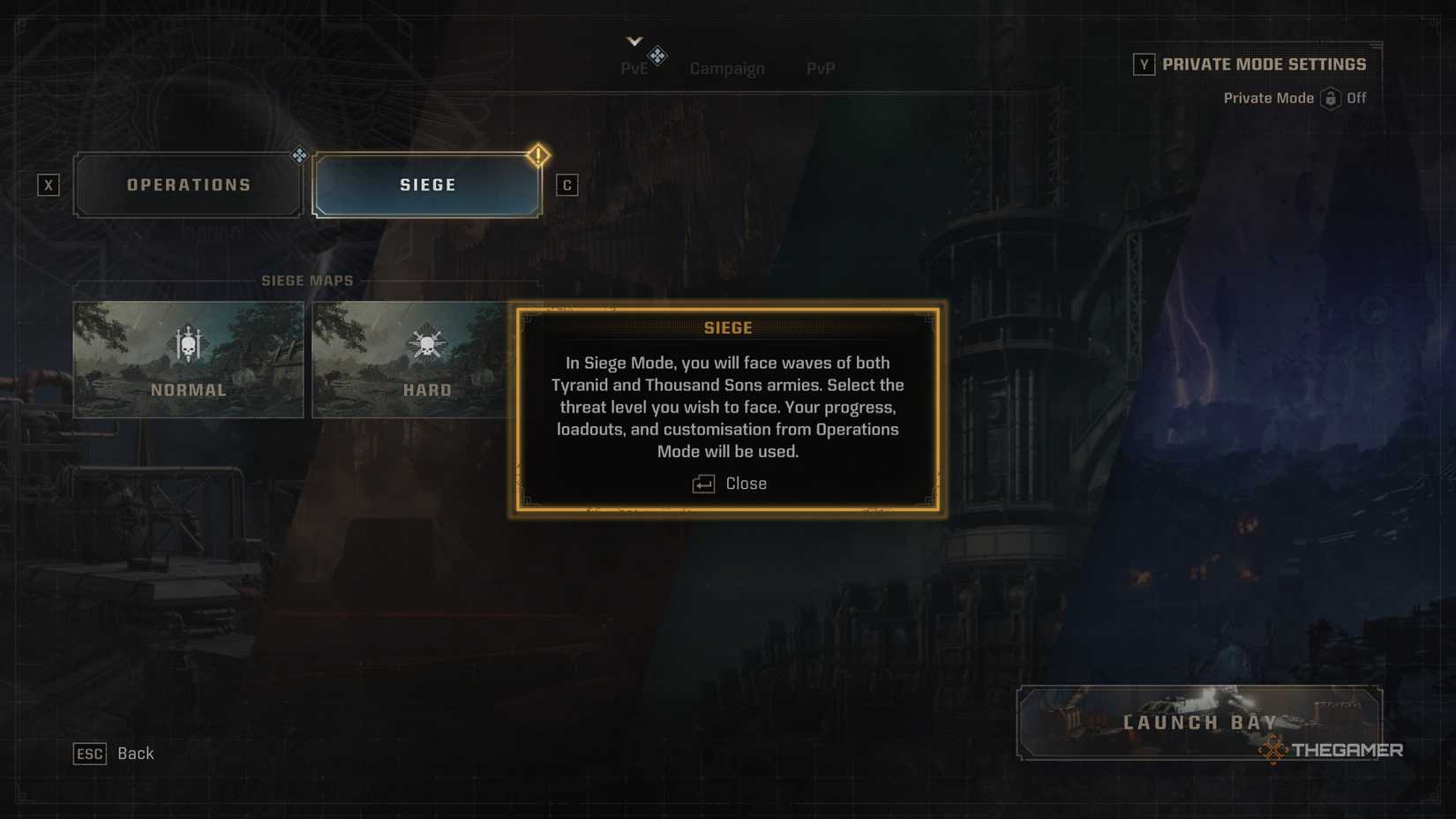
Task: Click the warning icon on the Siege tab
Action: (539, 154)
